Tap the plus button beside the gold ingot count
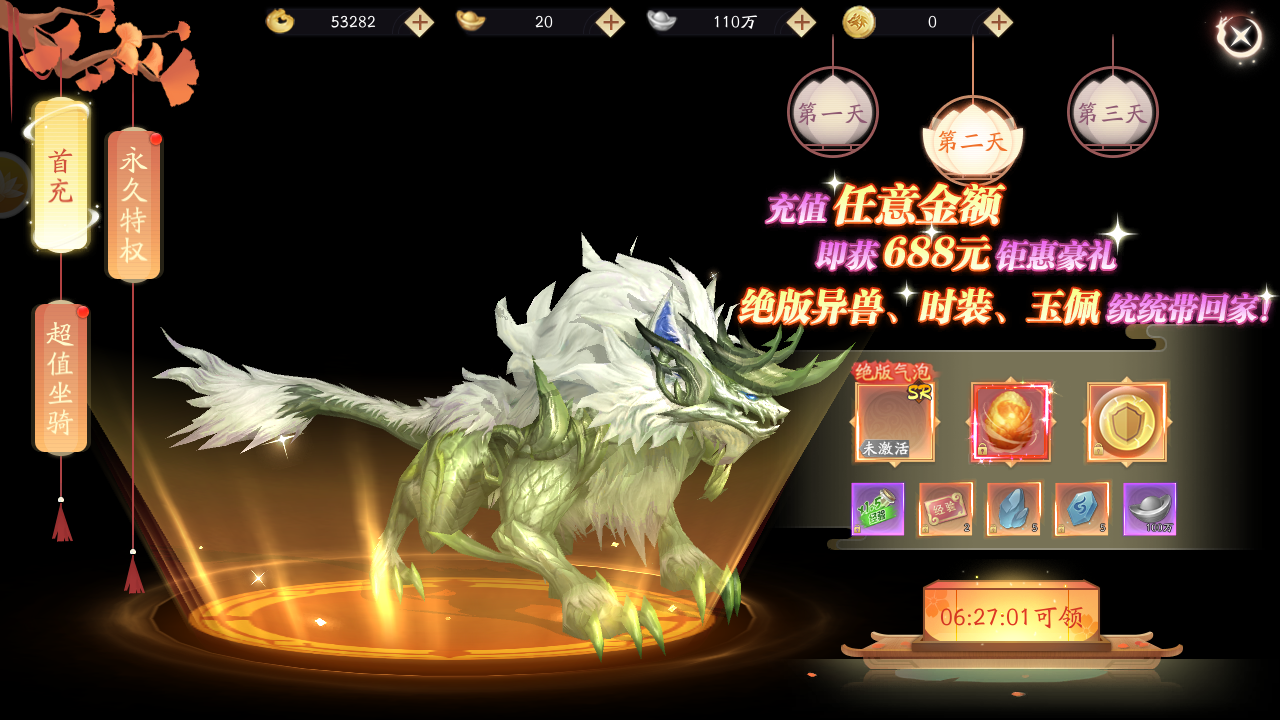Screen dimensions: 1280x720 [x=610, y=22]
